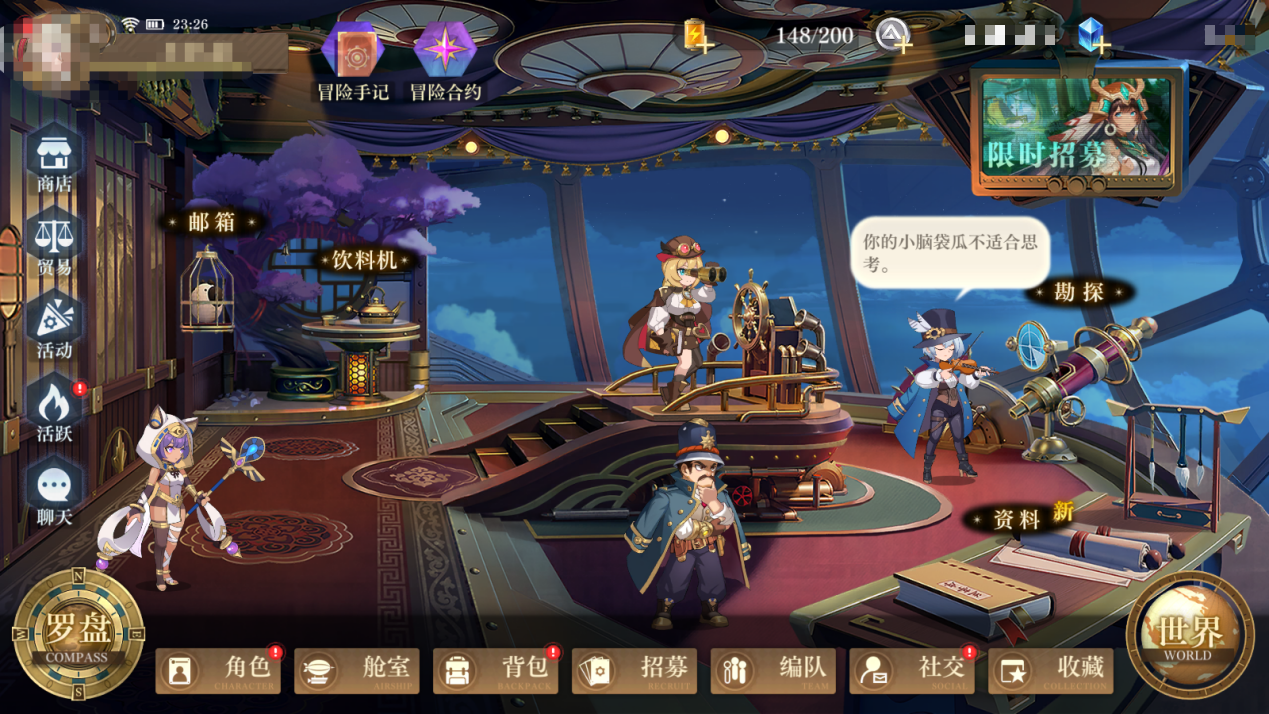Open the 社交 Social menu
The image size is (1269, 714).
pyautogui.click(x=912, y=669)
